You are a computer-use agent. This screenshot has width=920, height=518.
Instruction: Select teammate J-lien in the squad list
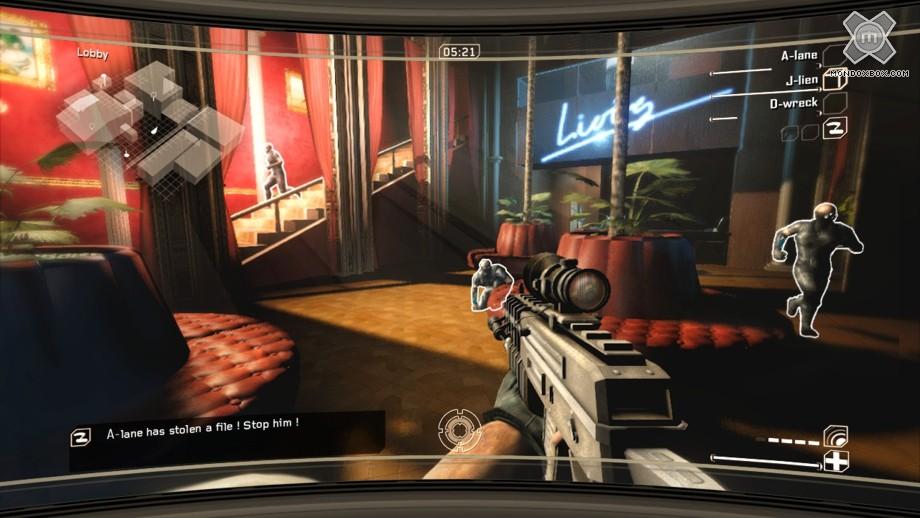click(801, 80)
